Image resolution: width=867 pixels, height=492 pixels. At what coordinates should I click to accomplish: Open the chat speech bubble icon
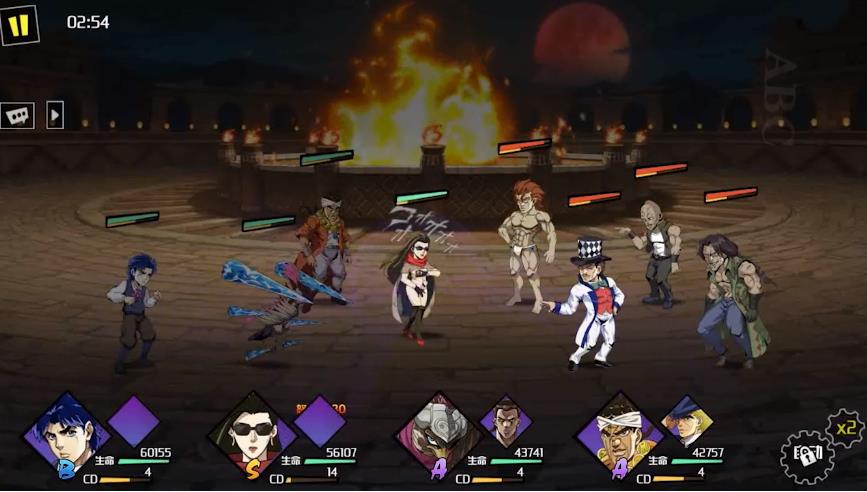(x=18, y=116)
